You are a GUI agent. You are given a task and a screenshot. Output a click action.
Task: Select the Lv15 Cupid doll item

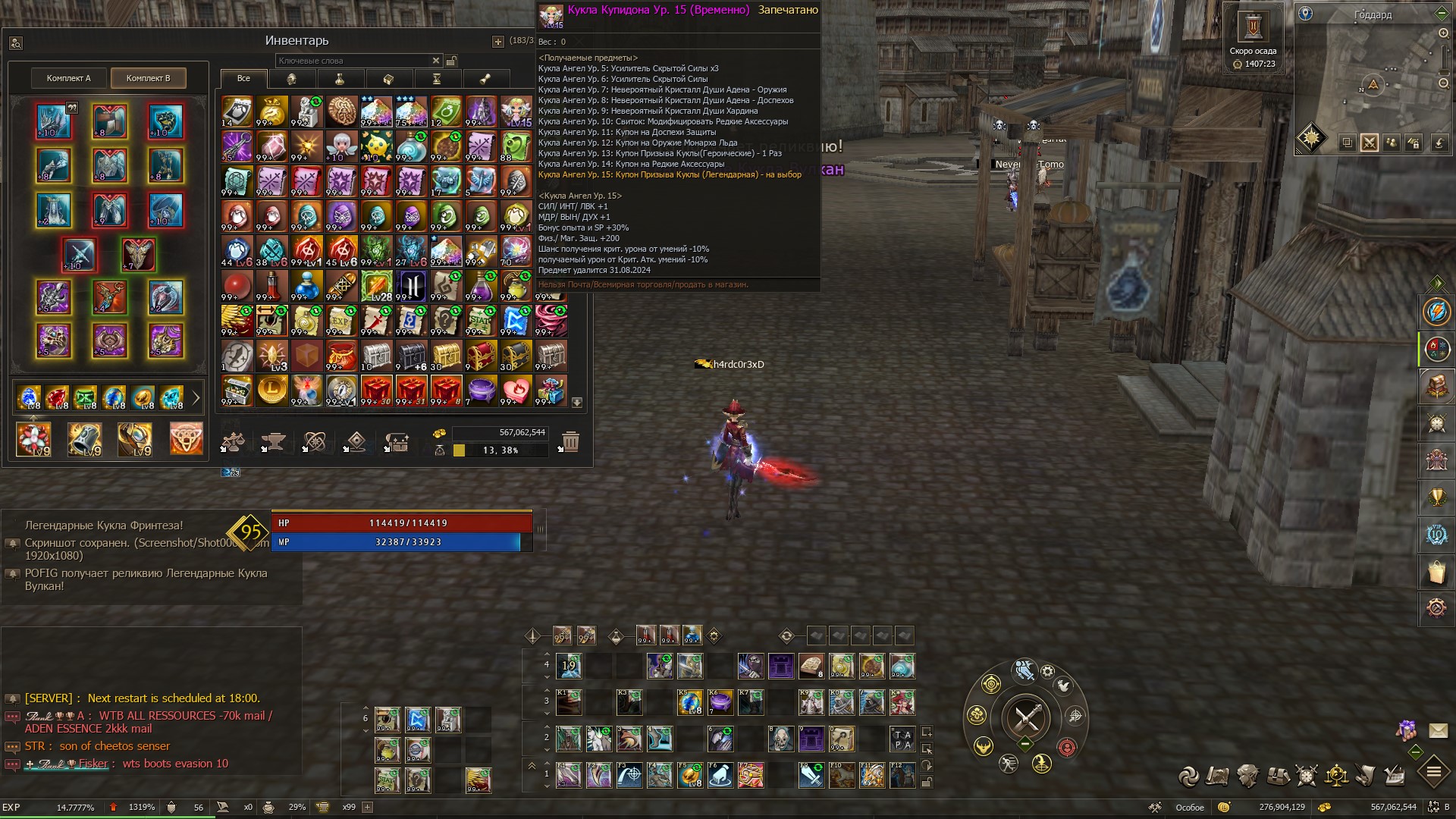coord(516,111)
